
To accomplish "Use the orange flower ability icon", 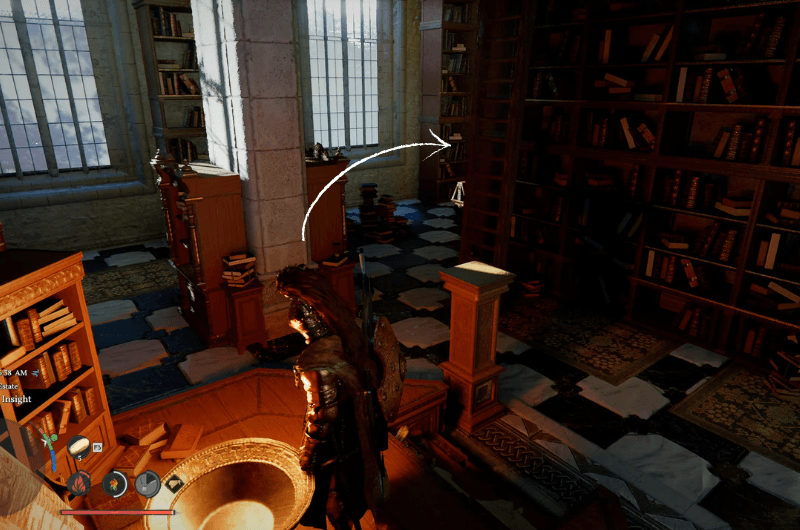I will click(115, 484).
